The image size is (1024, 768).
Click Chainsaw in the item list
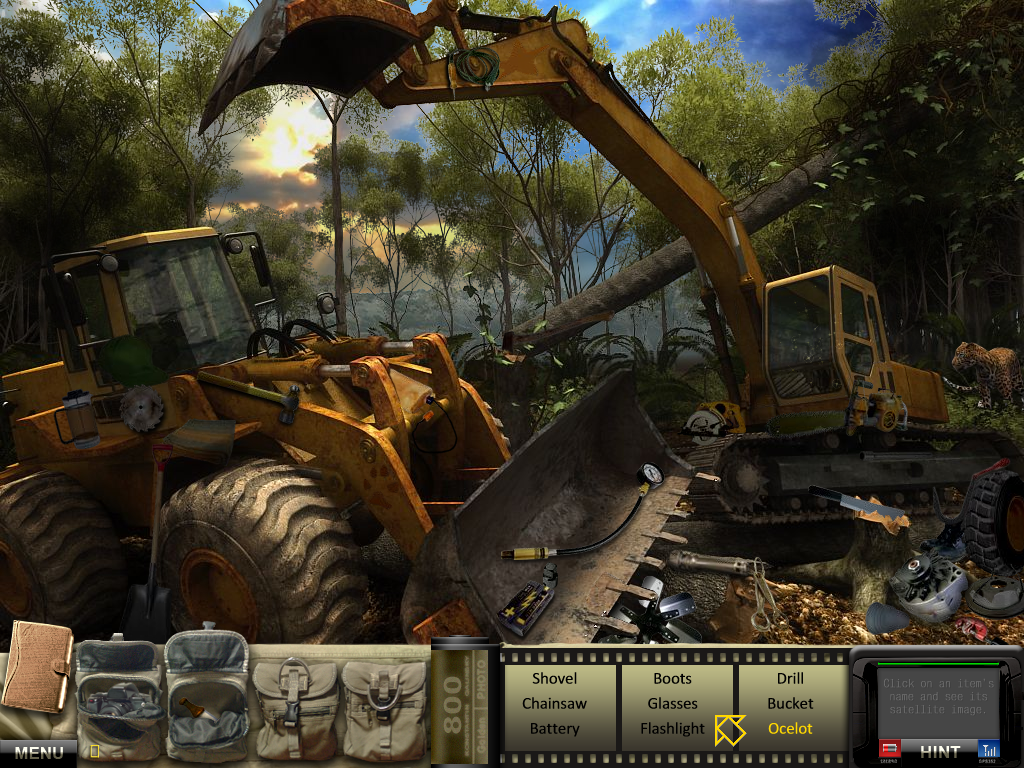(554, 703)
